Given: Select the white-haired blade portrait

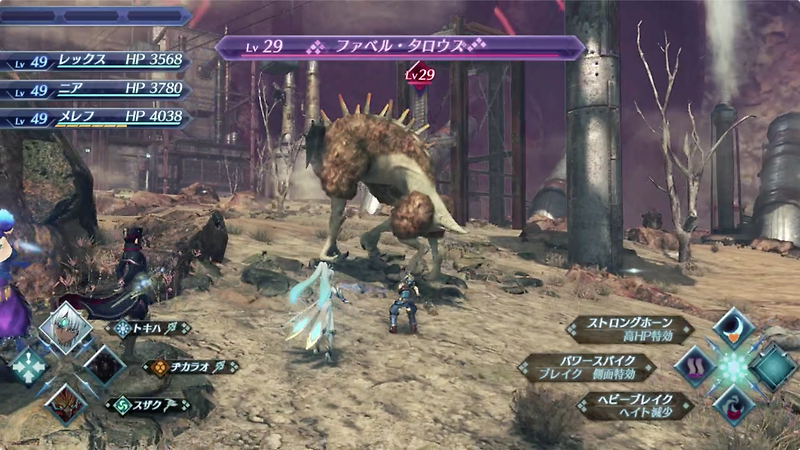Looking at the screenshot, I should (65, 330).
